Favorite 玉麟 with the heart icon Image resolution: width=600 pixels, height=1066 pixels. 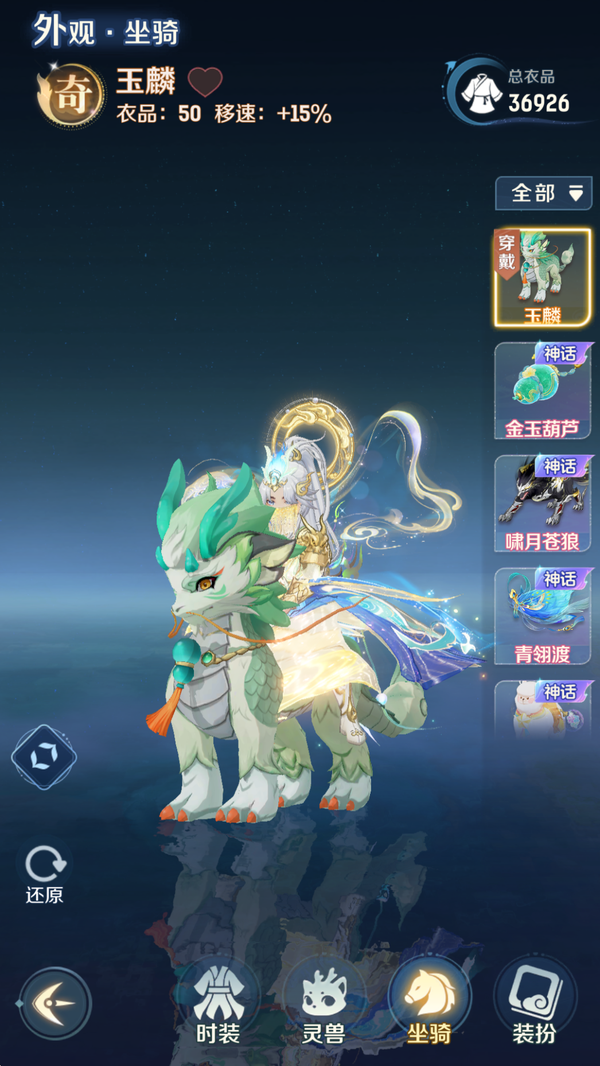coord(205,81)
